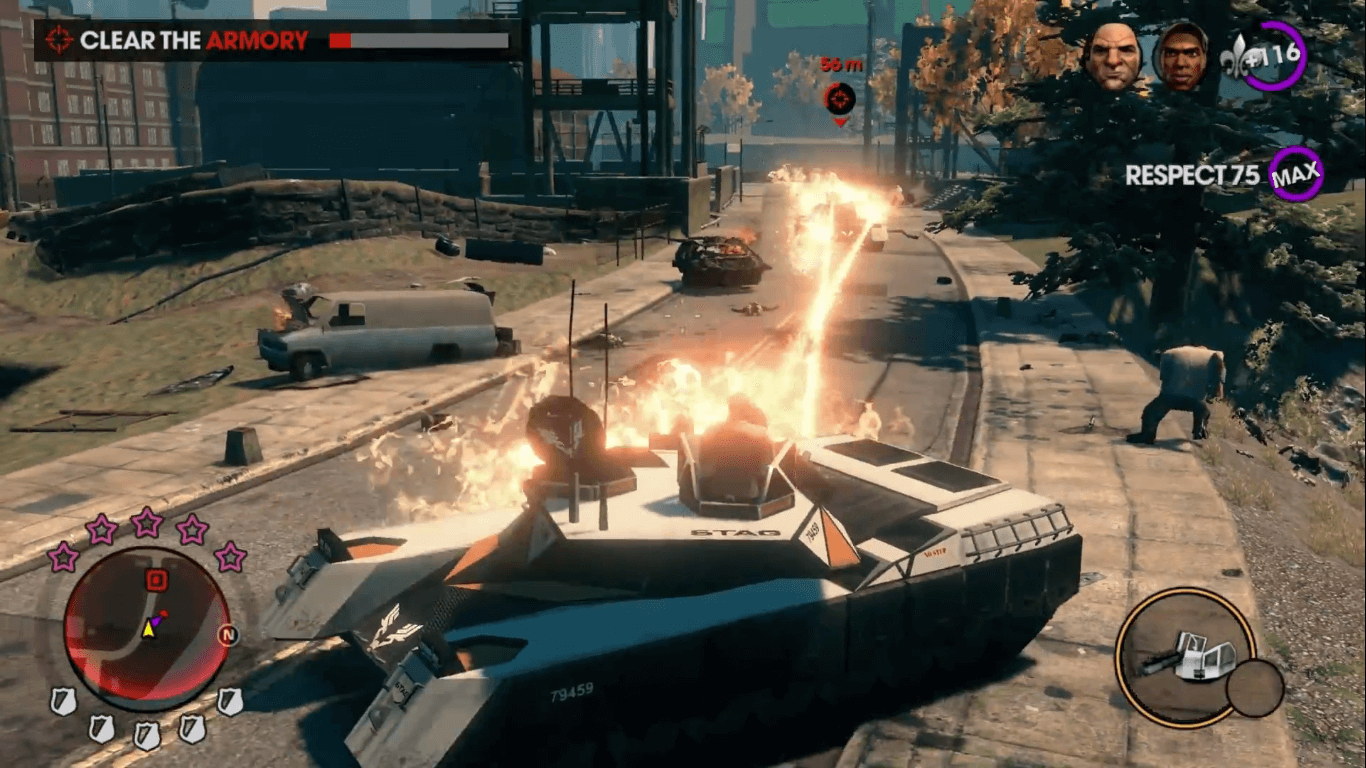Click the bald homie portrait
Viewport: 1366px width, 768px height.
click(1113, 56)
